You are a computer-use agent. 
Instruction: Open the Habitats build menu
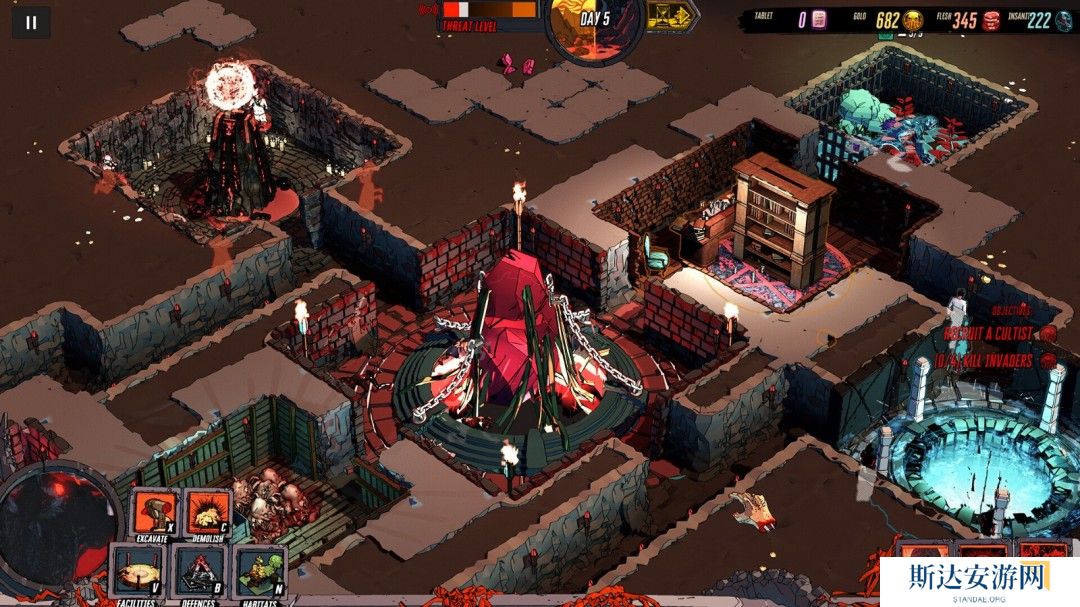(x=258, y=571)
